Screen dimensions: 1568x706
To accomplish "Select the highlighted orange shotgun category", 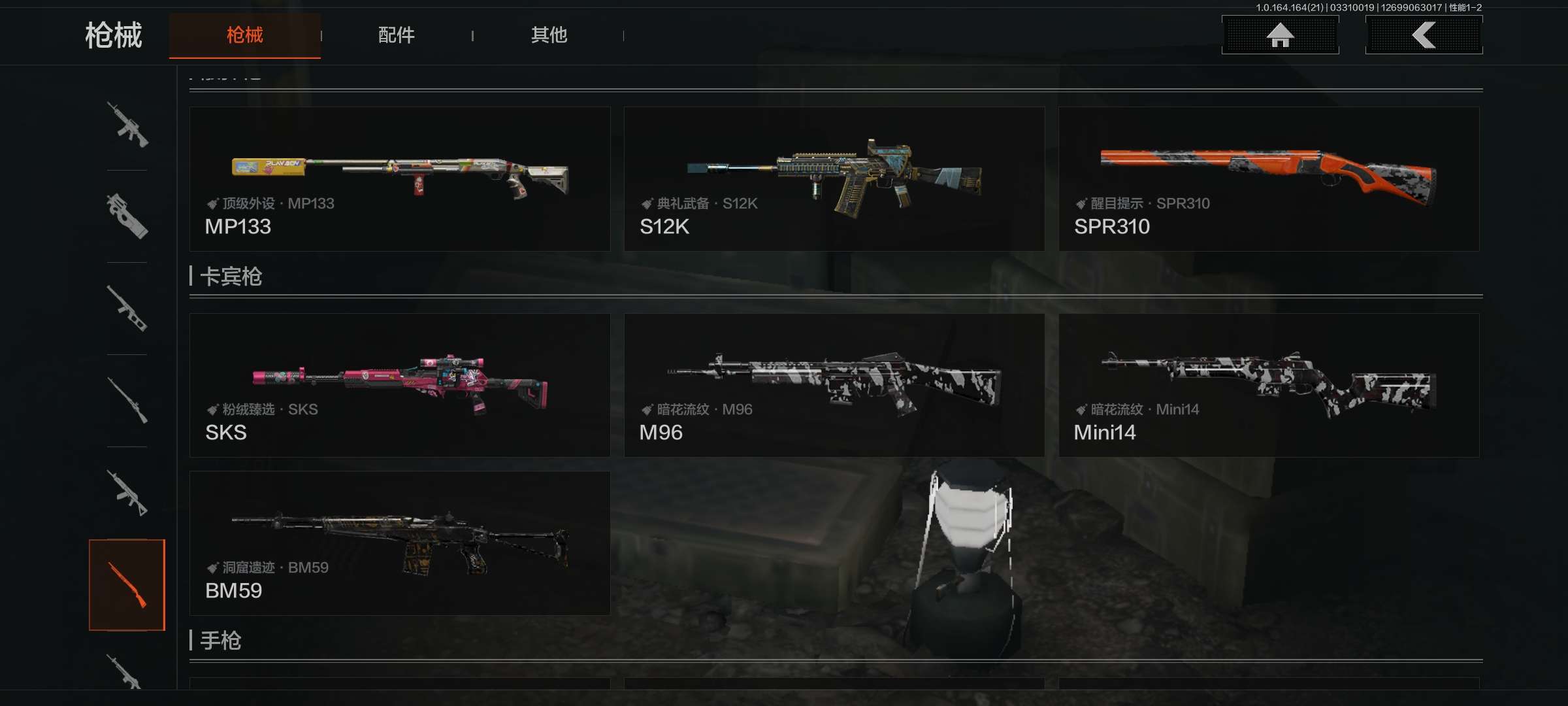I will 127,585.
